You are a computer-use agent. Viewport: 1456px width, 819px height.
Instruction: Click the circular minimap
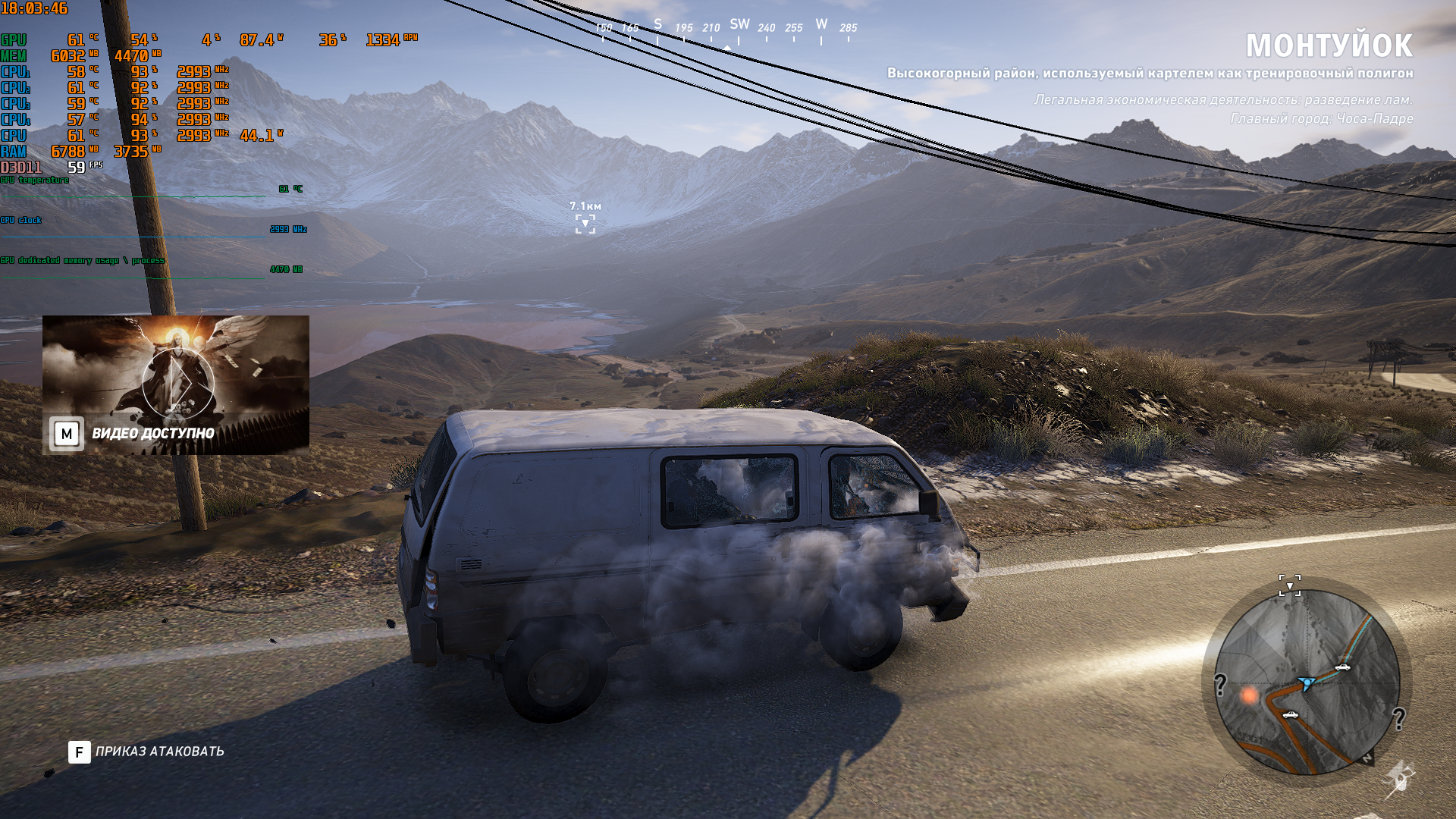pos(1307,682)
